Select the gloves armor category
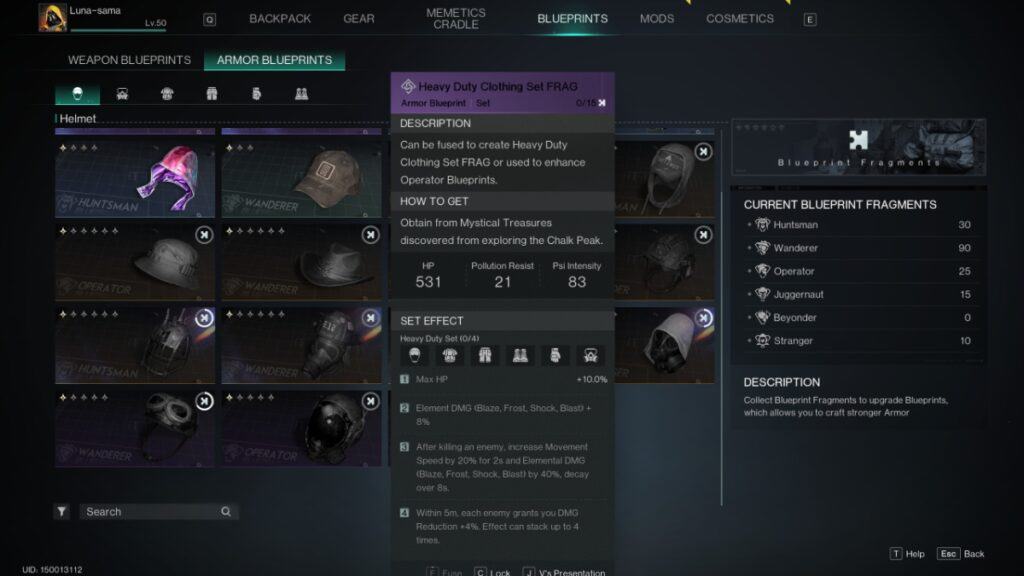This screenshot has width=1024, height=576. coord(256,94)
